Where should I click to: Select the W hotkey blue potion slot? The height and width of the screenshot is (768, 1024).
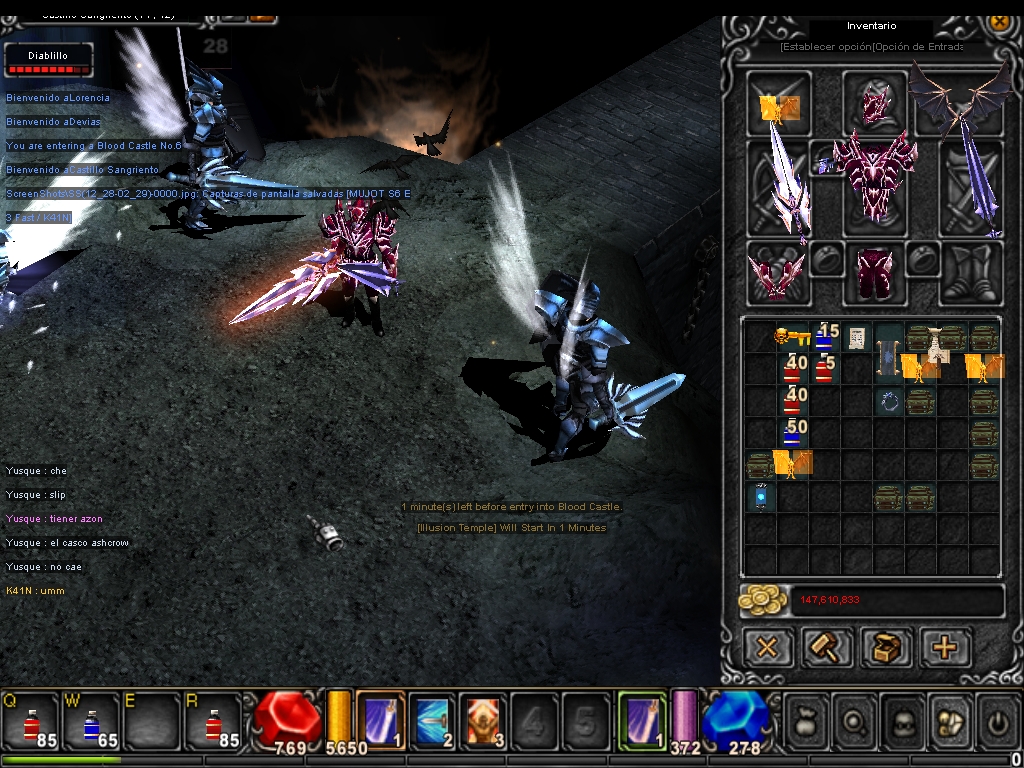coord(91,719)
